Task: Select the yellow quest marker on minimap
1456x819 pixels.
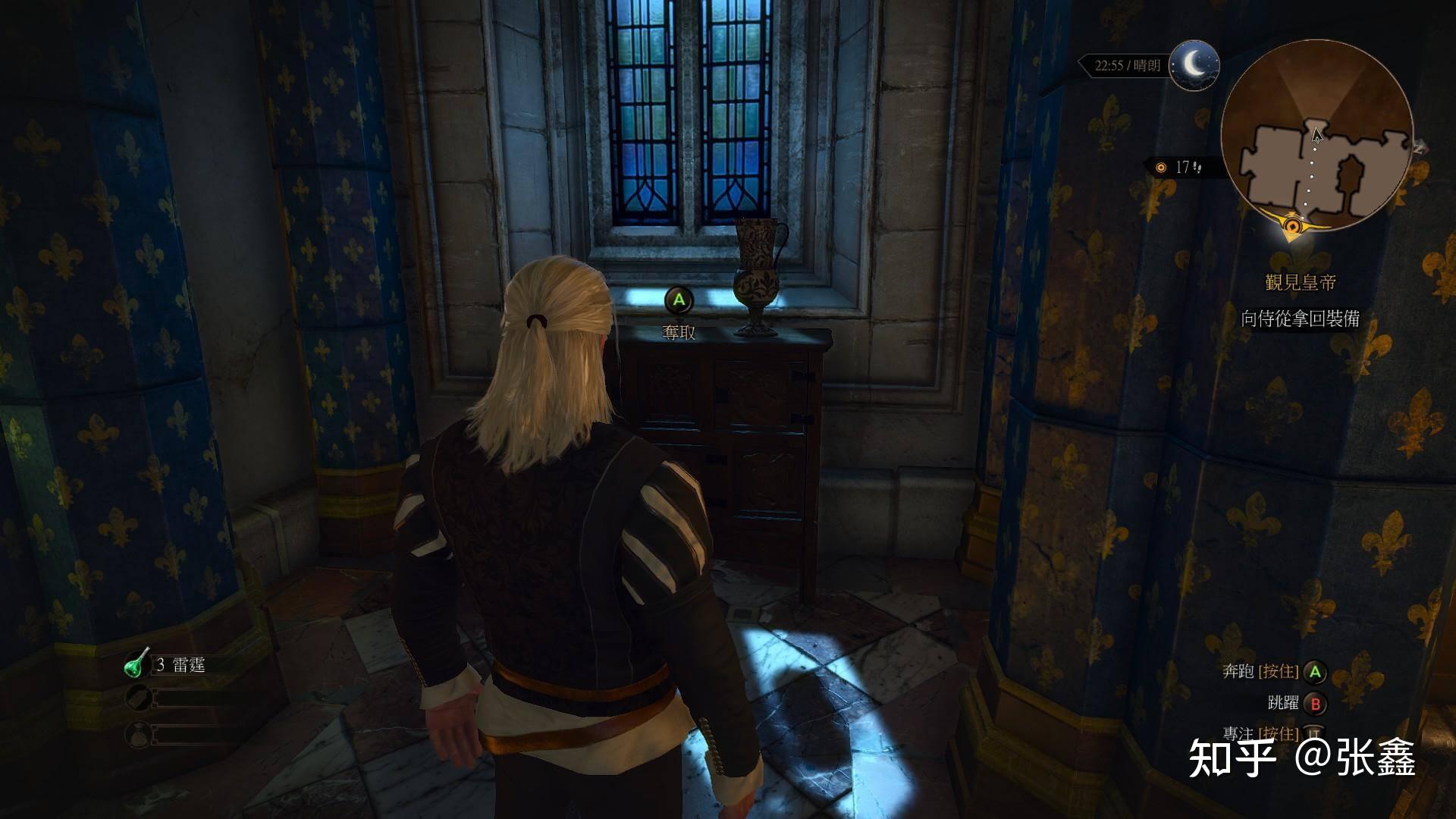Action: [1293, 224]
